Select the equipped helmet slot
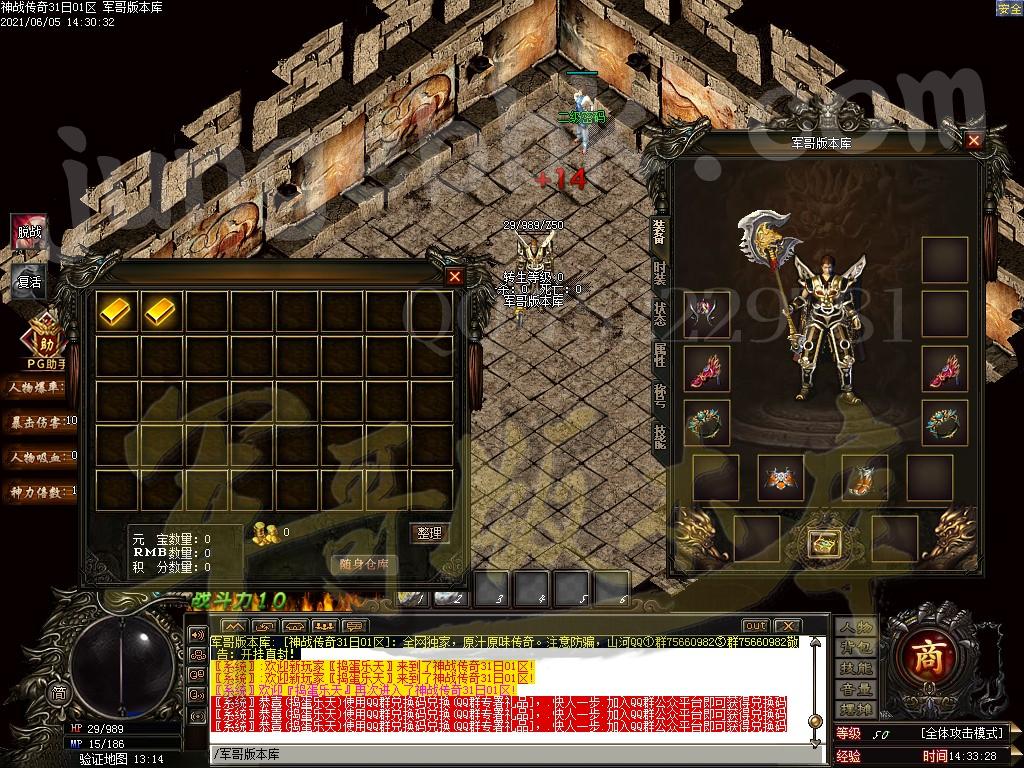 707,314
